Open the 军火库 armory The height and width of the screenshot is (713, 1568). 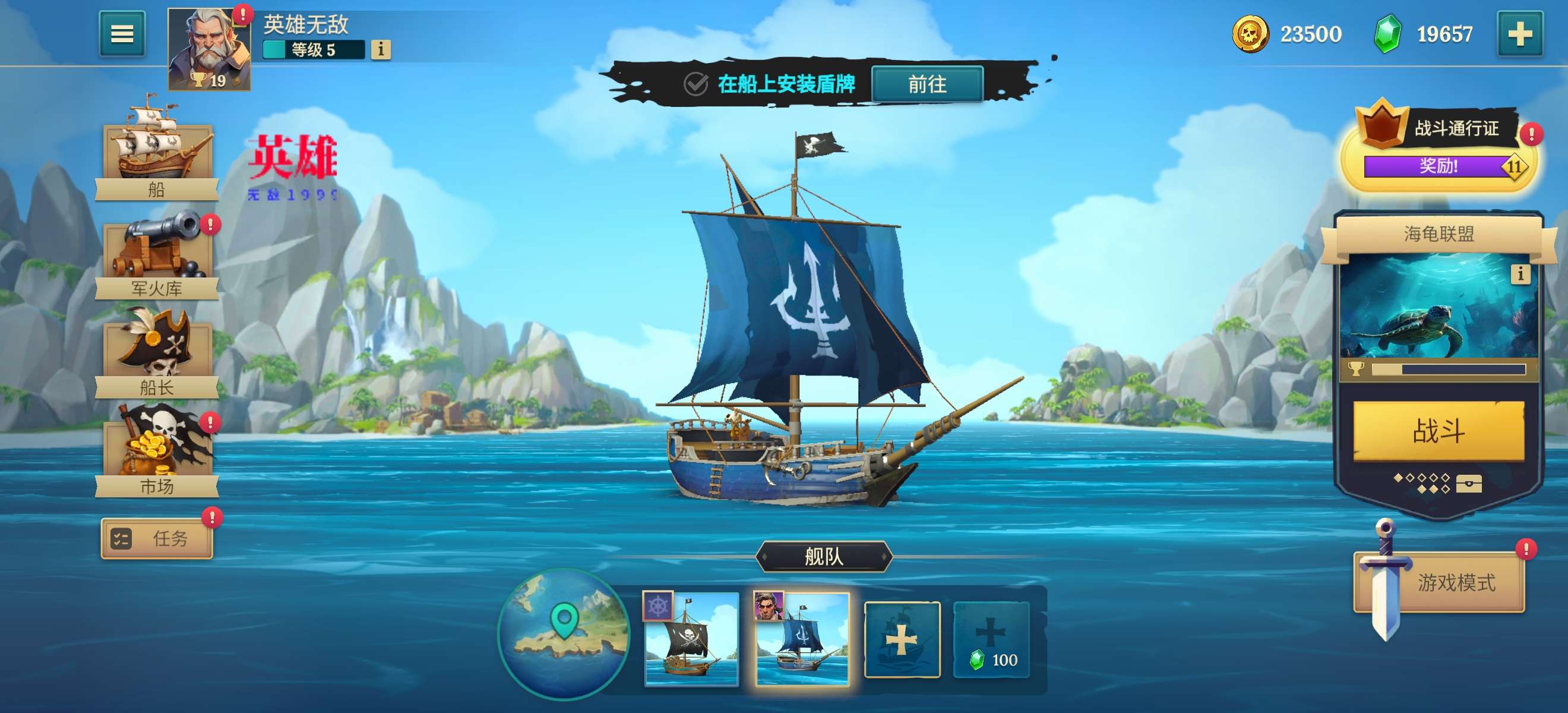pos(157,255)
